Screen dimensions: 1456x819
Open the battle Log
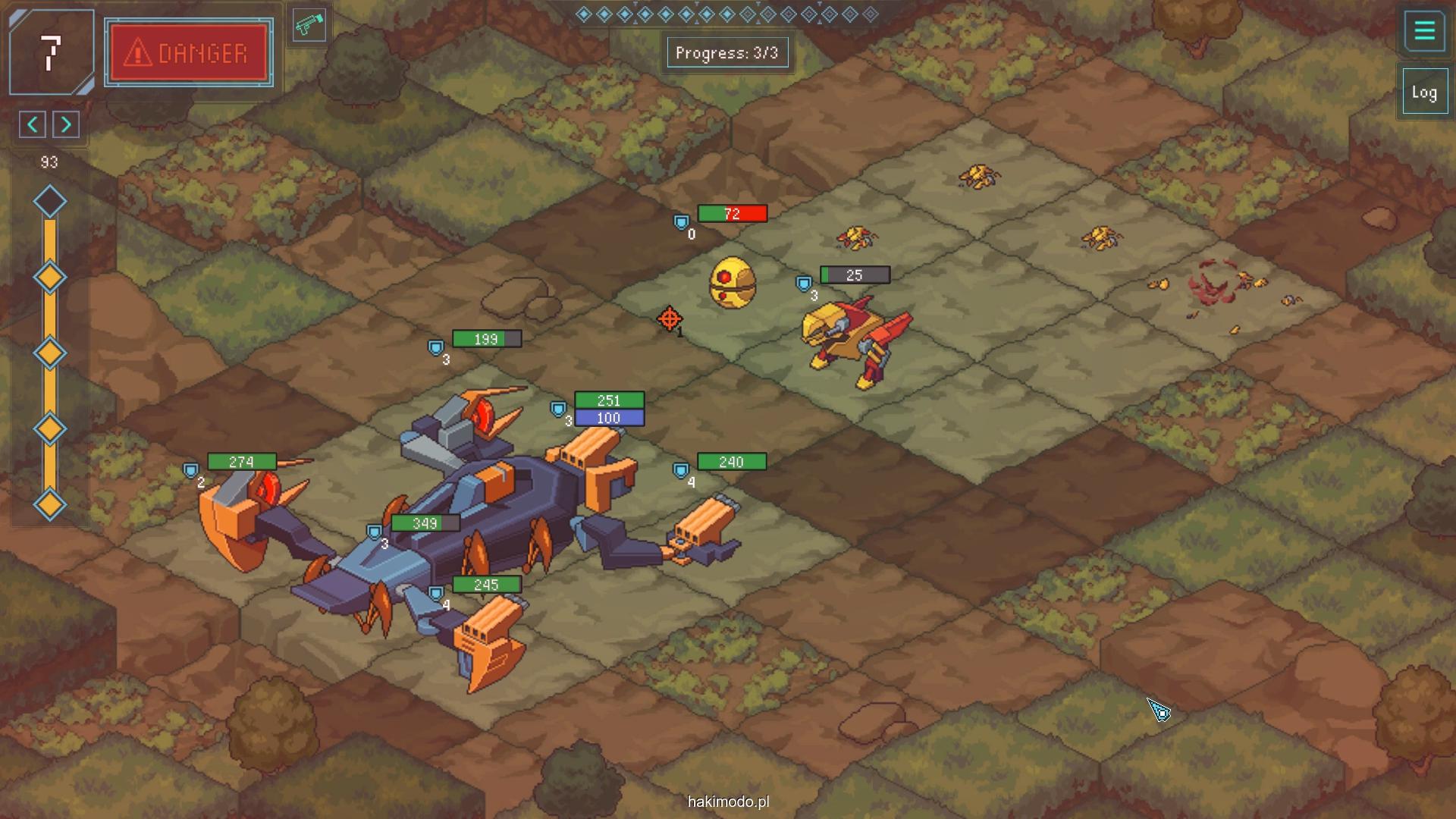tap(1424, 93)
